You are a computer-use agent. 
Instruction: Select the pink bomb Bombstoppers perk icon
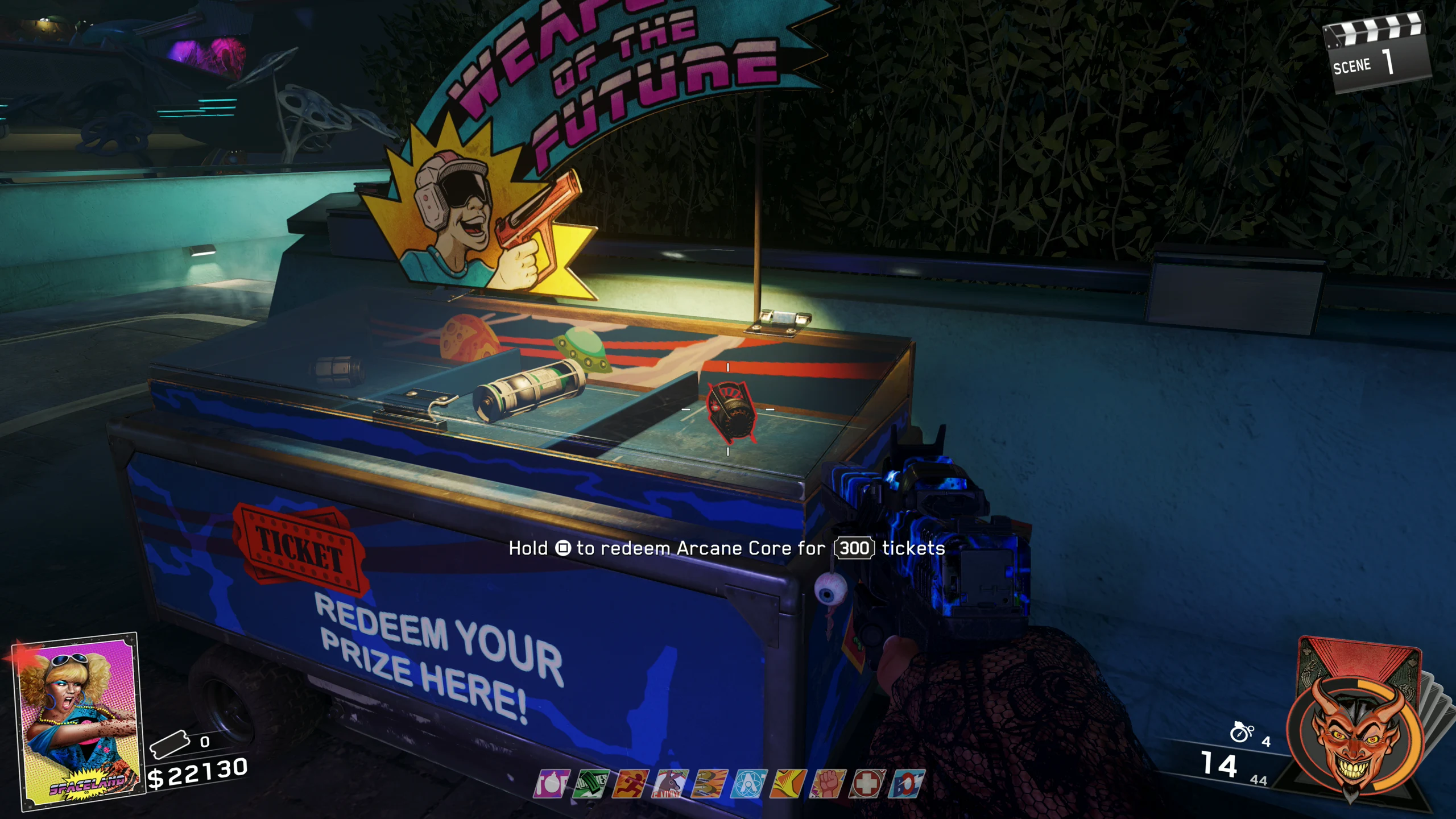[551, 784]
